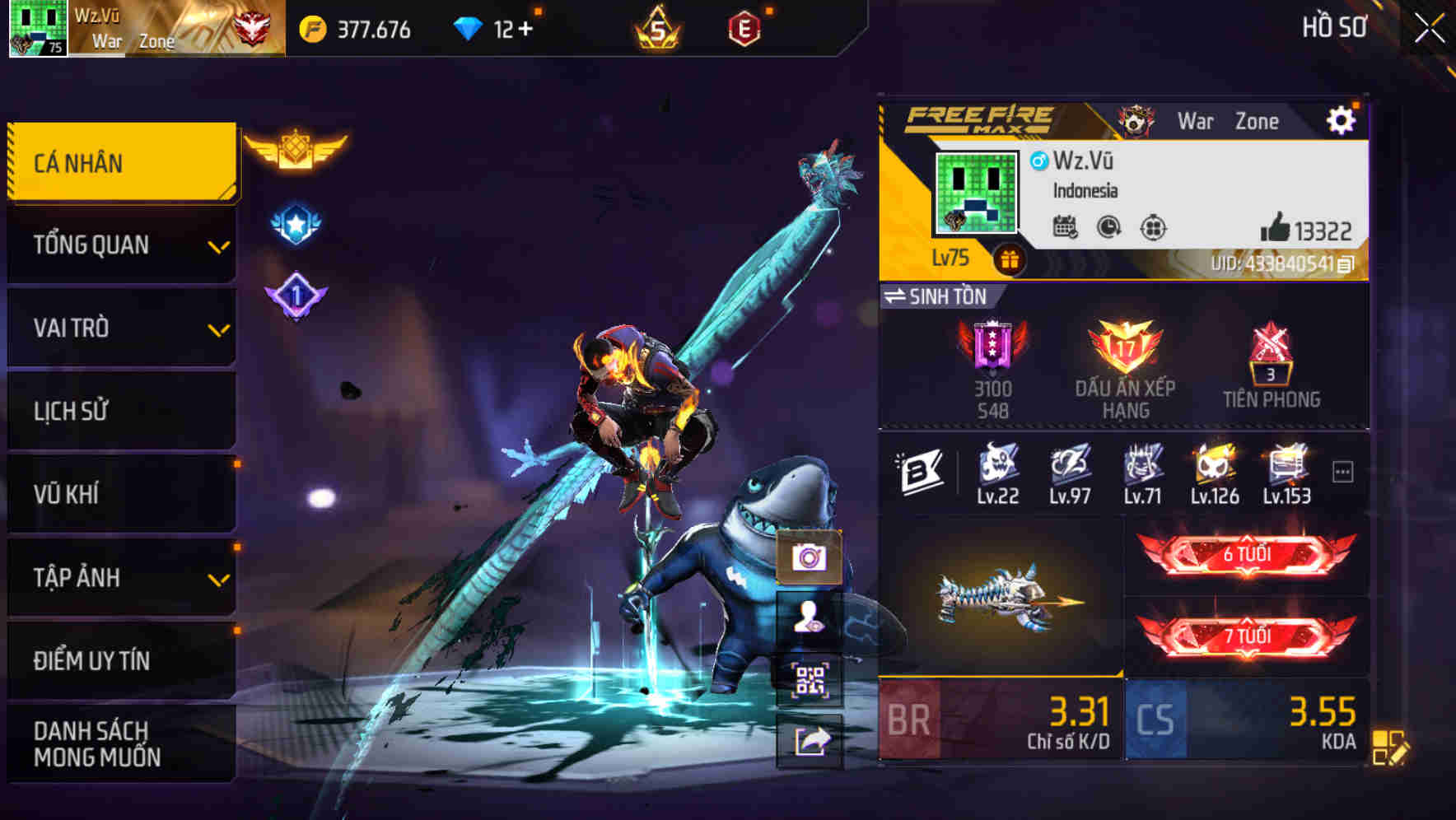Screen dimensions: 1456x820
Task: Open the calendar check icon near the avatar
Action: click(1066, 229)
